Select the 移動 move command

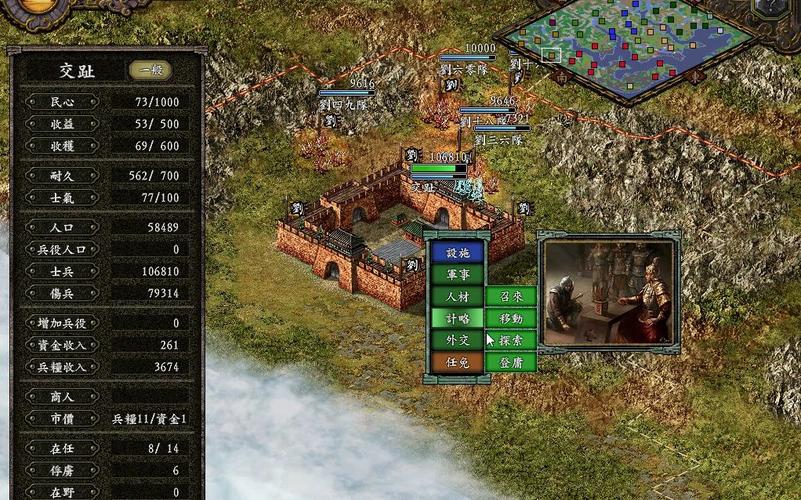511,318
